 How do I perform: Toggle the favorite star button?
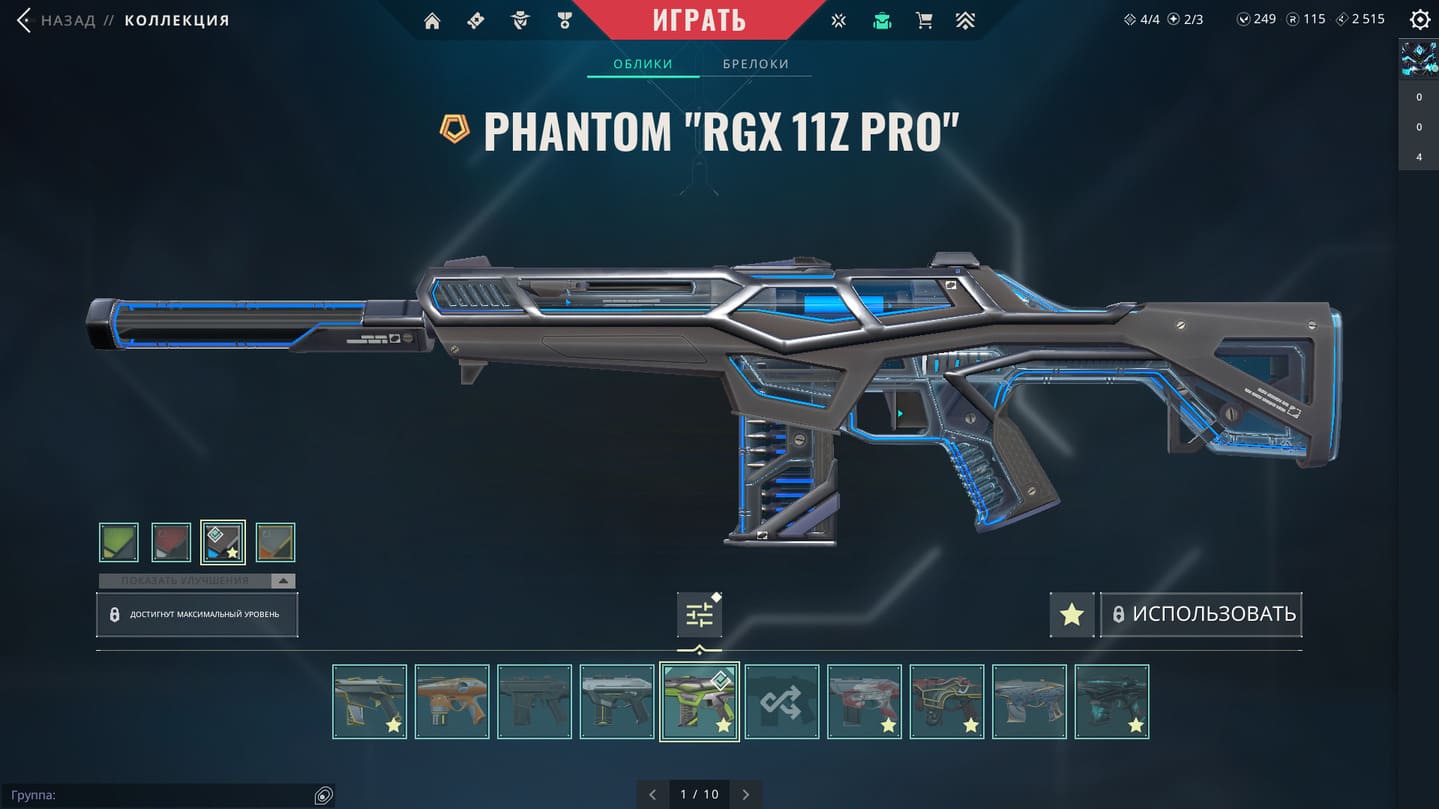pos(1072,614)
